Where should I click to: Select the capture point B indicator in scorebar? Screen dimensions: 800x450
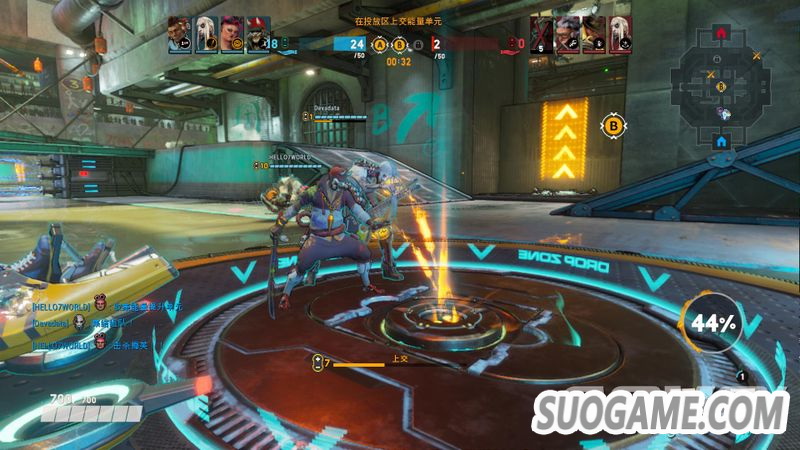(x=399, y=44)
